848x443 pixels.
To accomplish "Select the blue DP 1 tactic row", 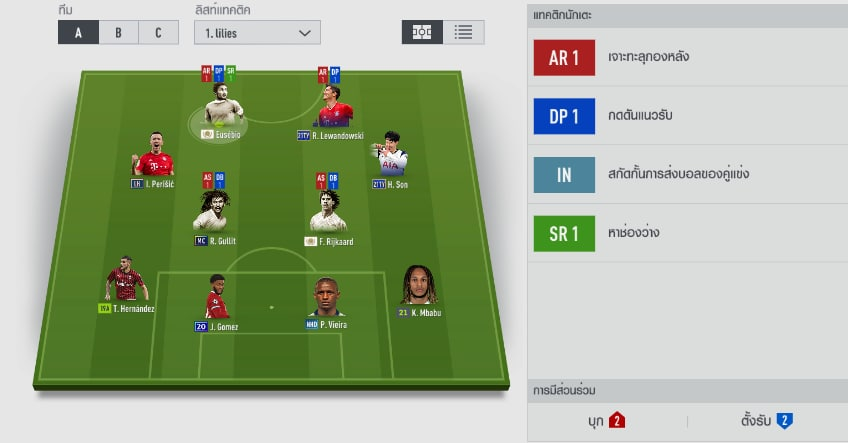I will (x=687, y=116).
